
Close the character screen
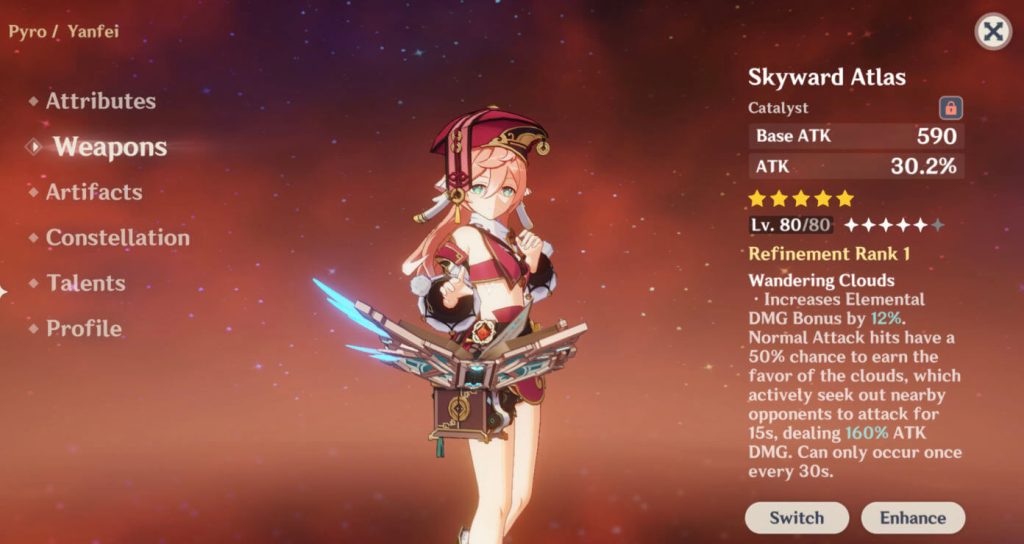pyautogui.click(x=992, y=31)
